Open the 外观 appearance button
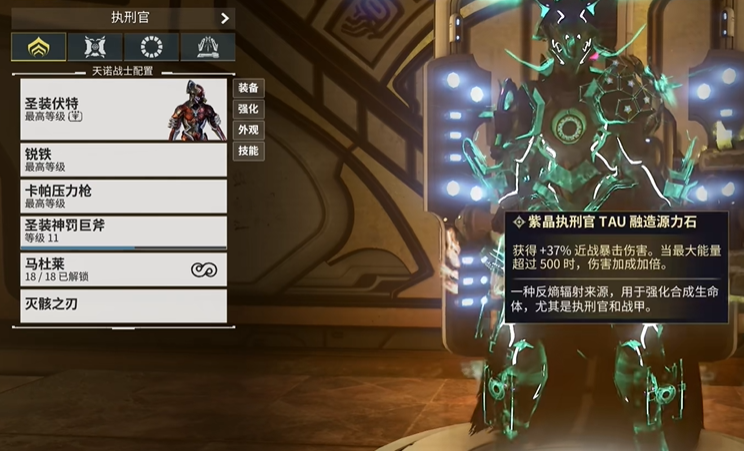This screenshot has height=451, width=744. pos(247,130)
